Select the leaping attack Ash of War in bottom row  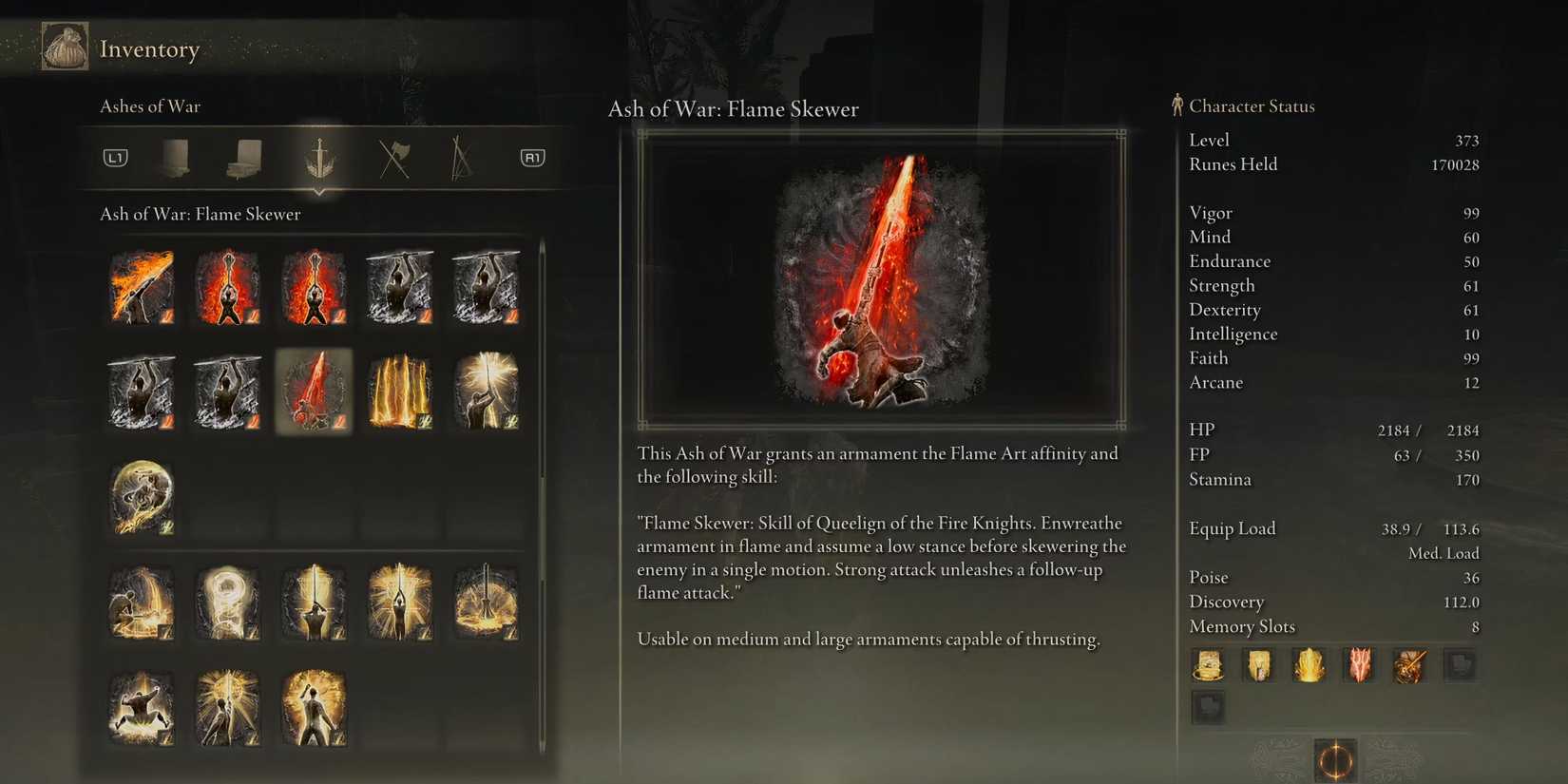click(143, 708)
